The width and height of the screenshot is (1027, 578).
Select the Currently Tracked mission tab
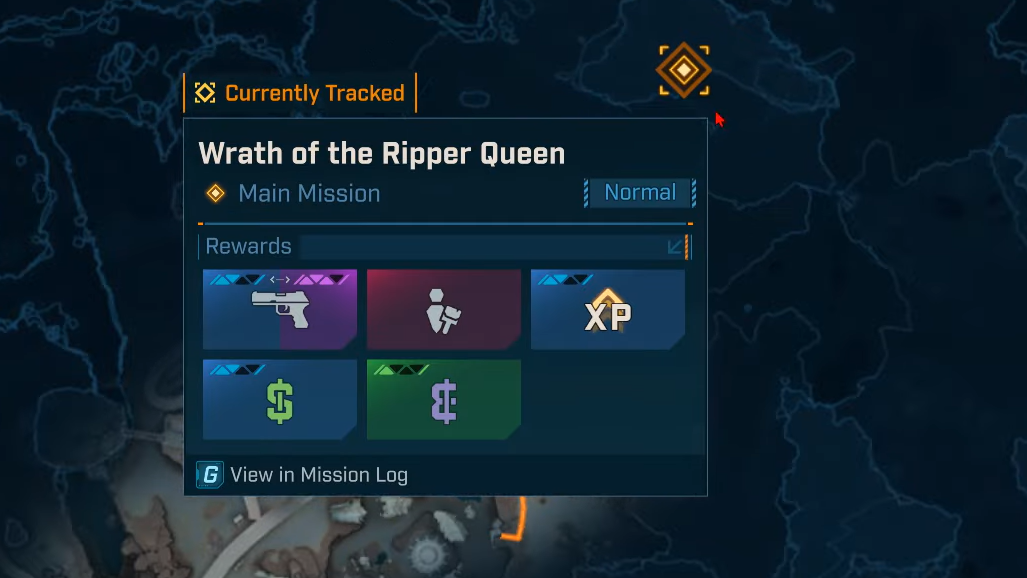[300, 93]
